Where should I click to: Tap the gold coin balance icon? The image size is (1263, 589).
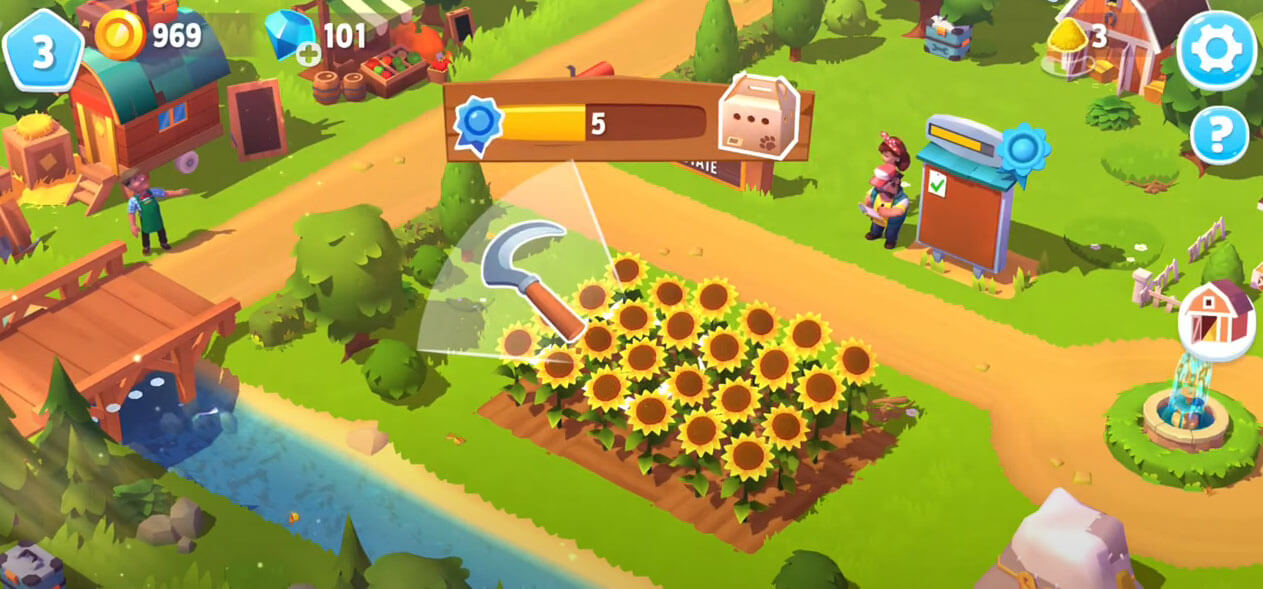coord(120,36)
